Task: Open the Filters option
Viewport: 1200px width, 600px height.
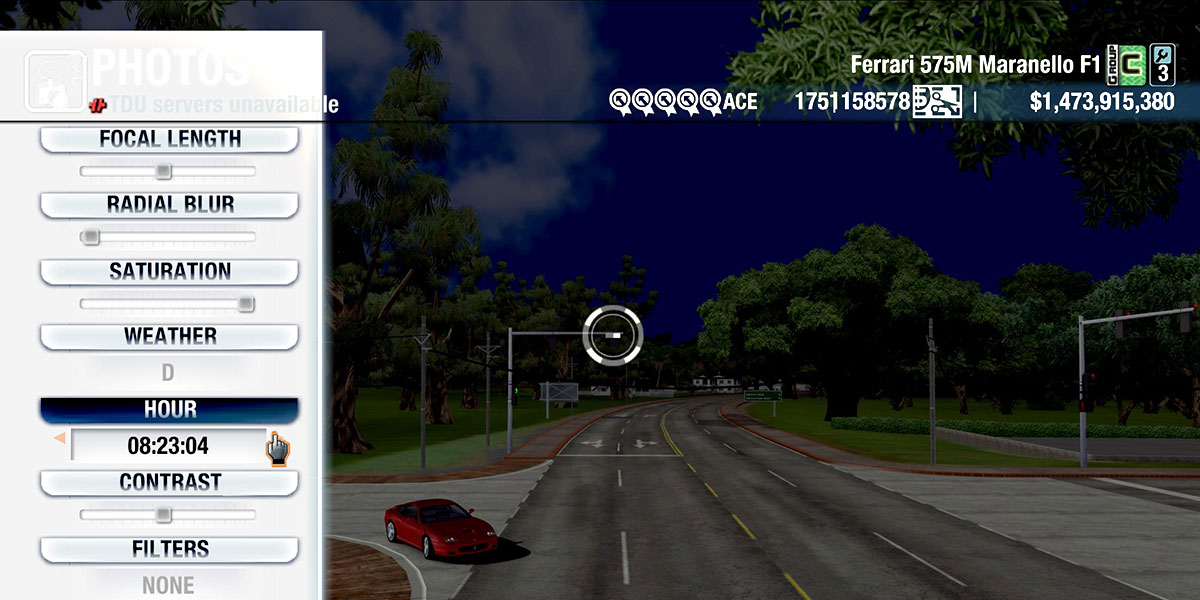Action: (169, 549)
